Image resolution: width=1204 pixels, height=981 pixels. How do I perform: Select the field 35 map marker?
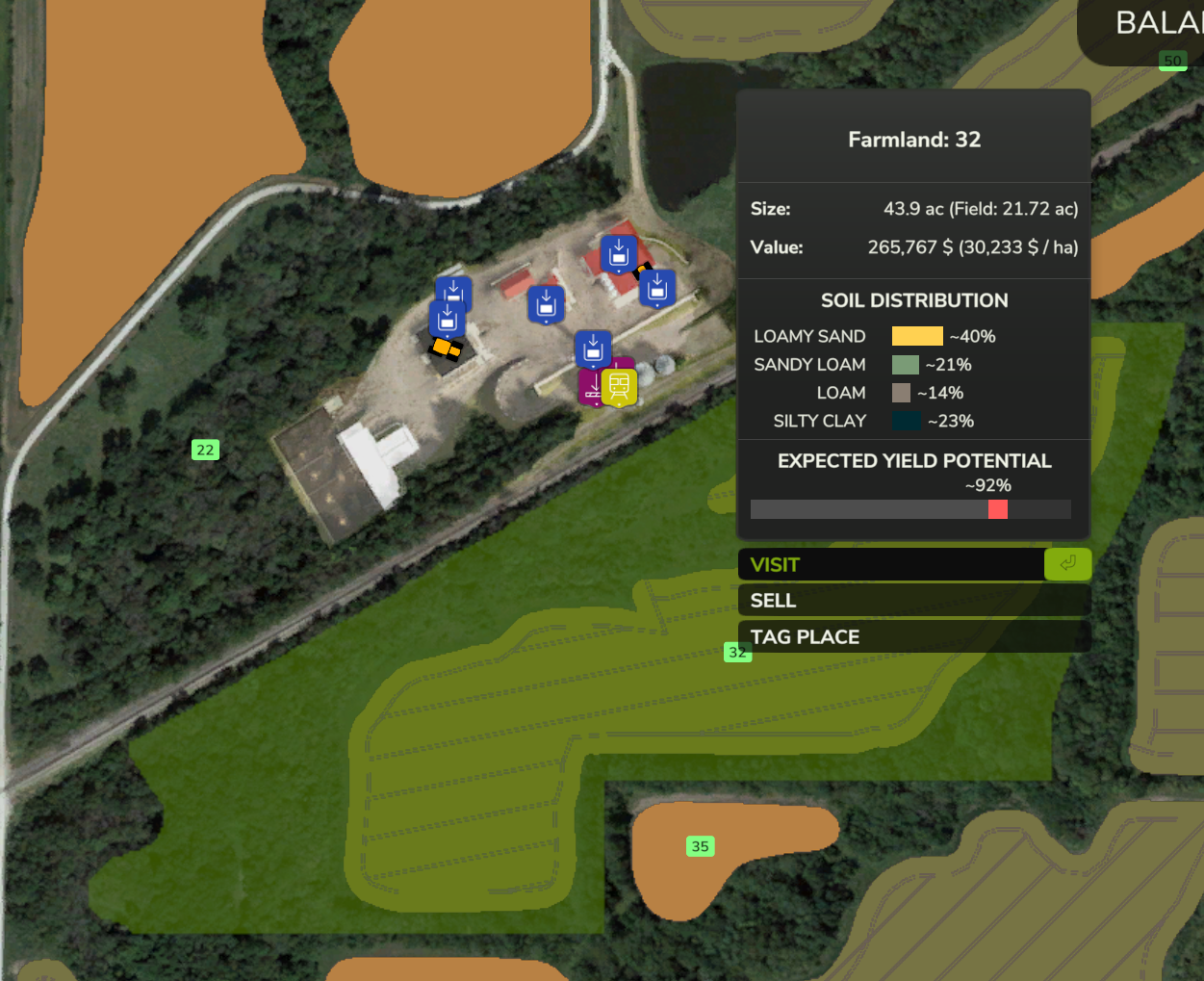(700, 846)
